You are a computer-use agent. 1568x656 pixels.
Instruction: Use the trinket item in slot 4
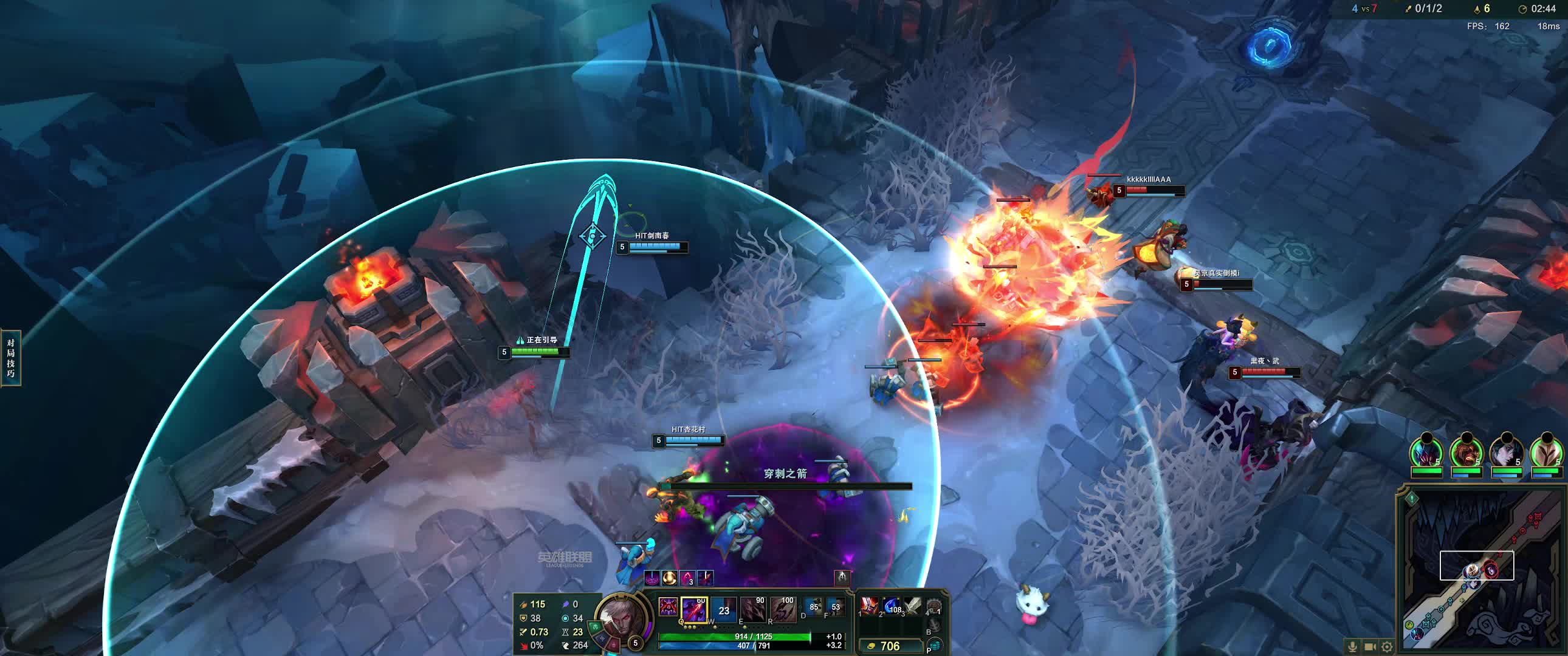click(934, 606)
